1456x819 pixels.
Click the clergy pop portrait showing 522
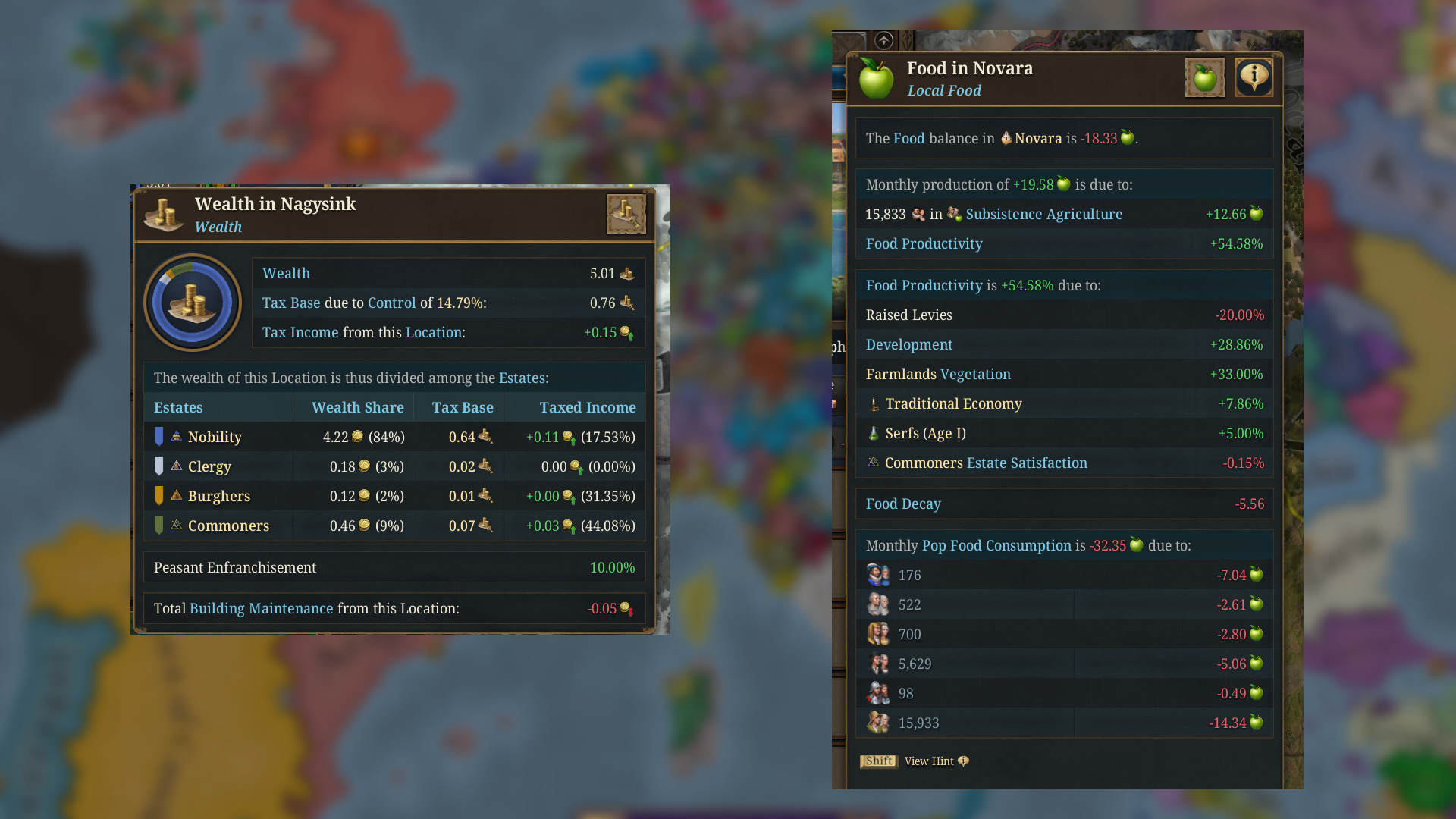pyautogui.click(x=878, y=604)
